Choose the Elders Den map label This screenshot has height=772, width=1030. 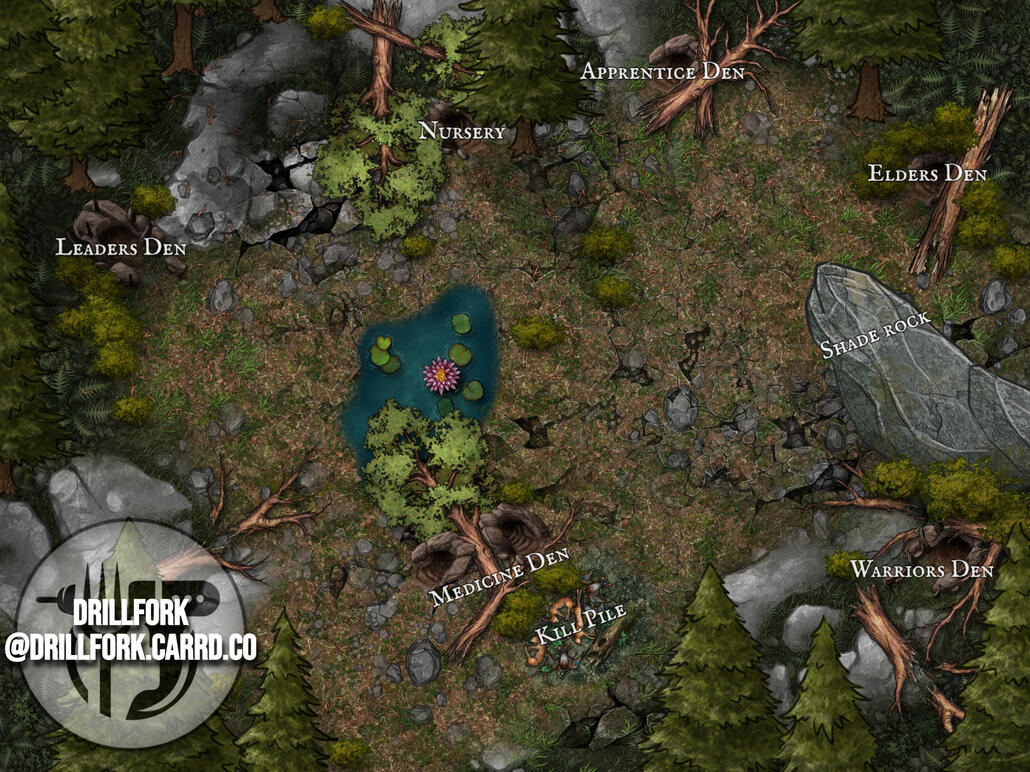click(x=927, y=173)
